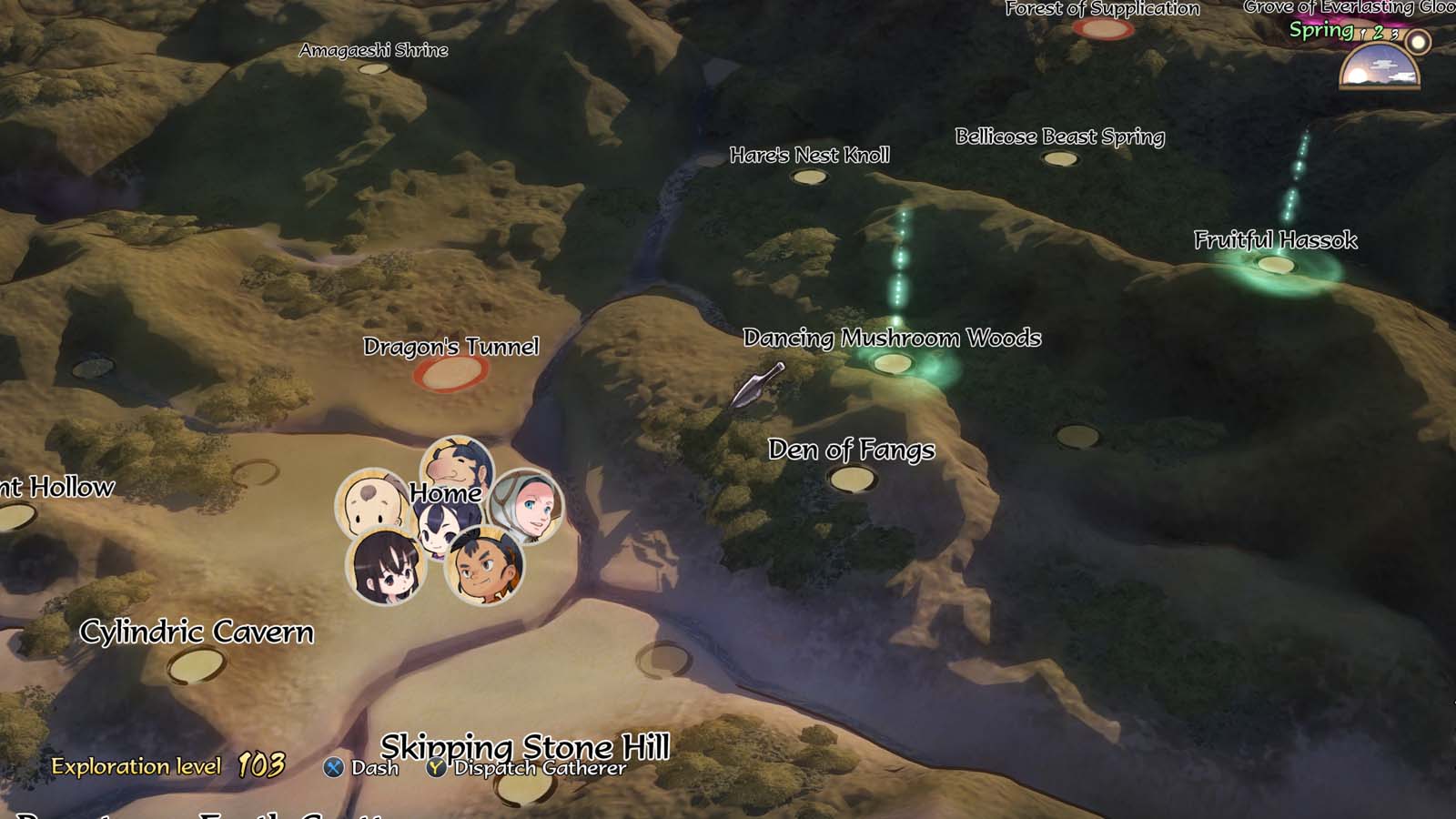The height and width of the screenshot is (819, 1456).
Task: Select day 3 on the Spring calendar
Action: point(1394,35)
